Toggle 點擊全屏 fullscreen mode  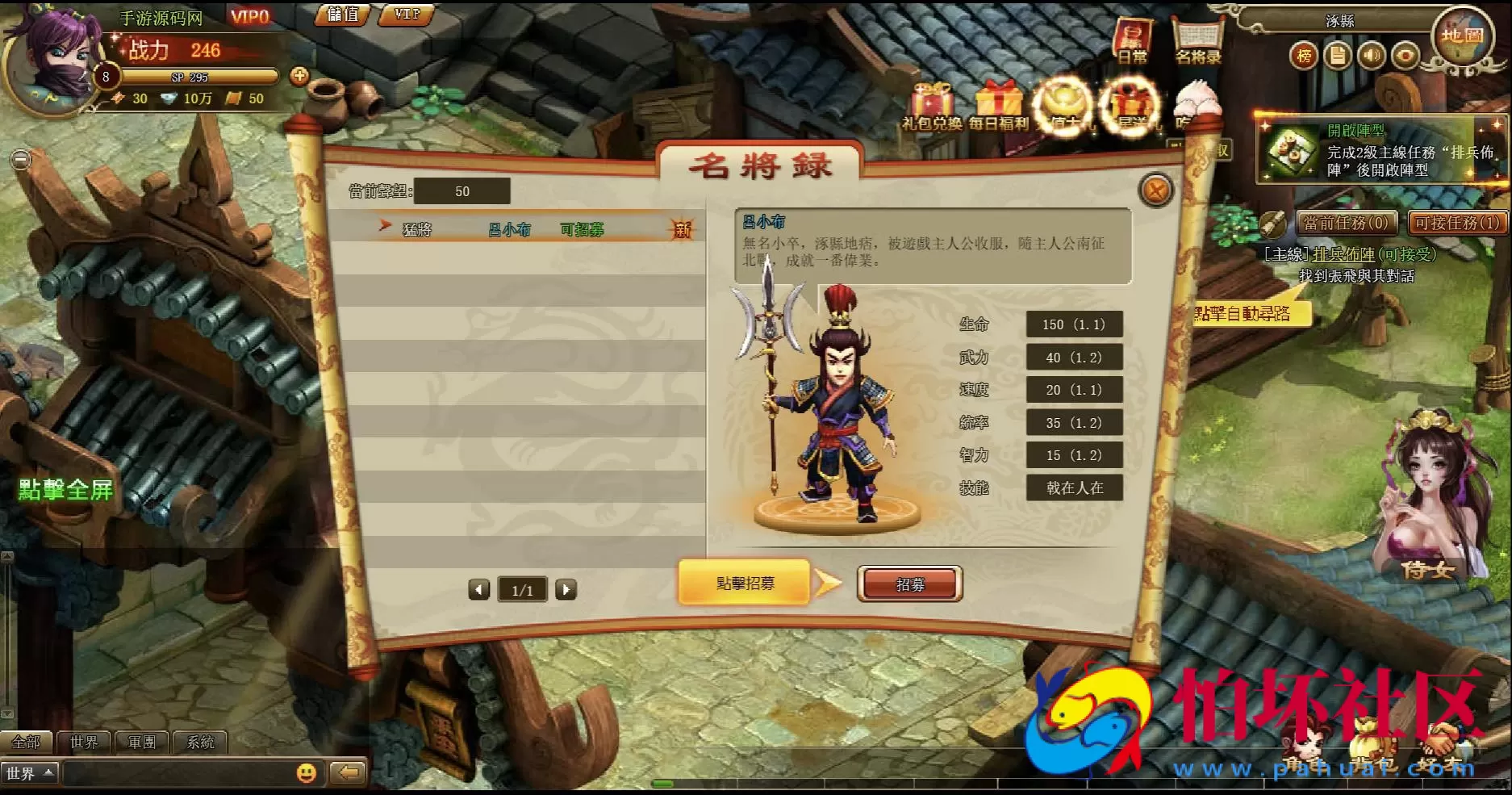[x=65, y=490]
